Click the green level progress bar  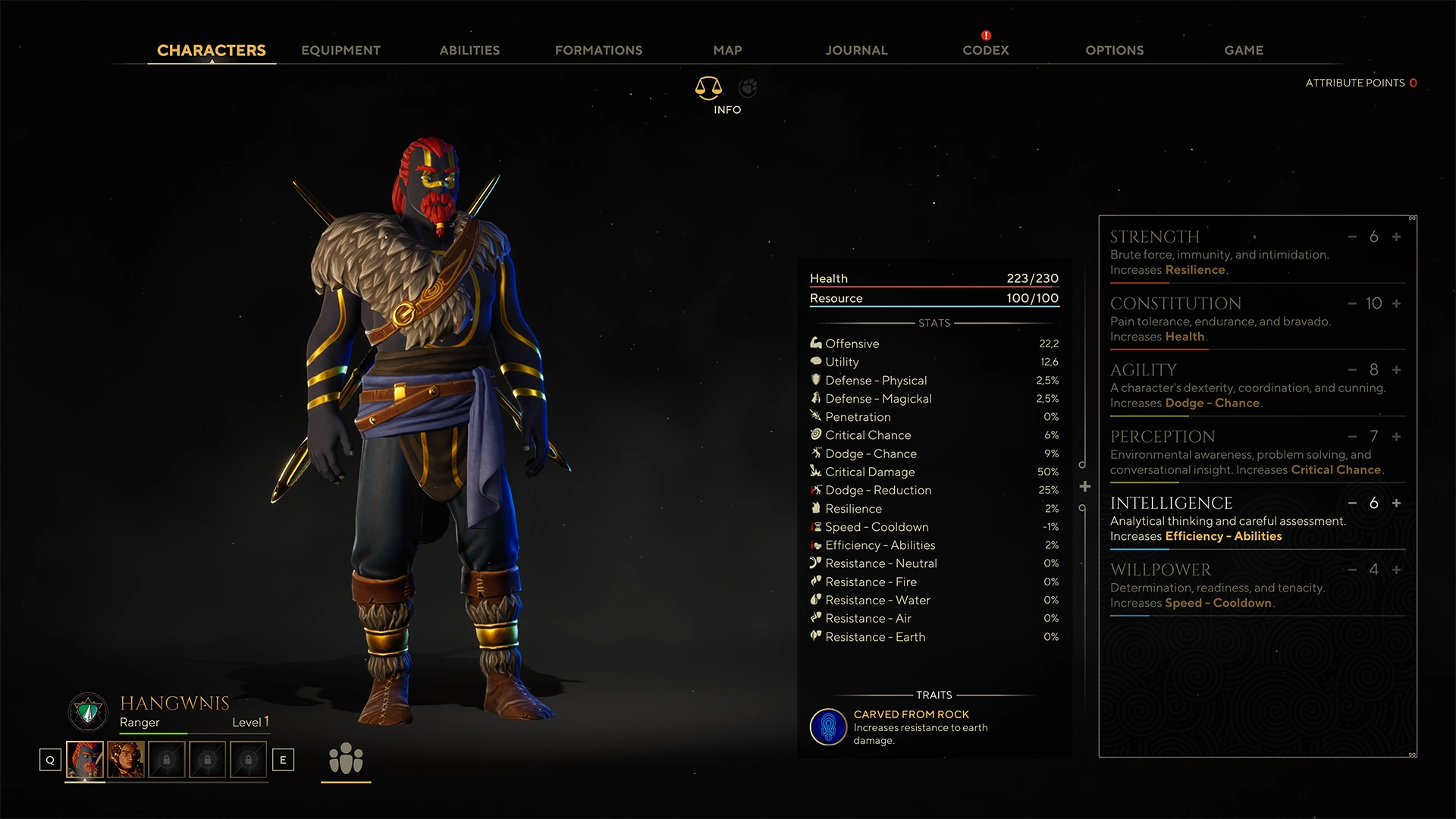152,733
